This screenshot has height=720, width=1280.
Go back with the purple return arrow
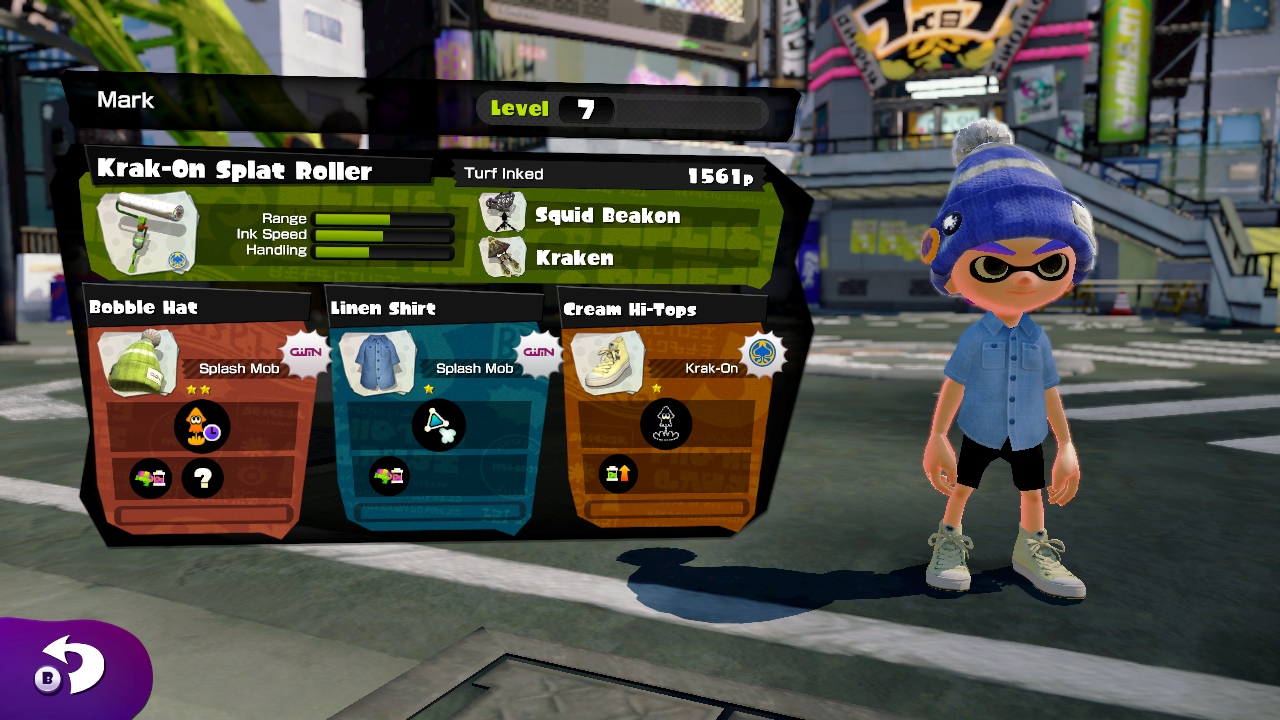pos(72,667)
